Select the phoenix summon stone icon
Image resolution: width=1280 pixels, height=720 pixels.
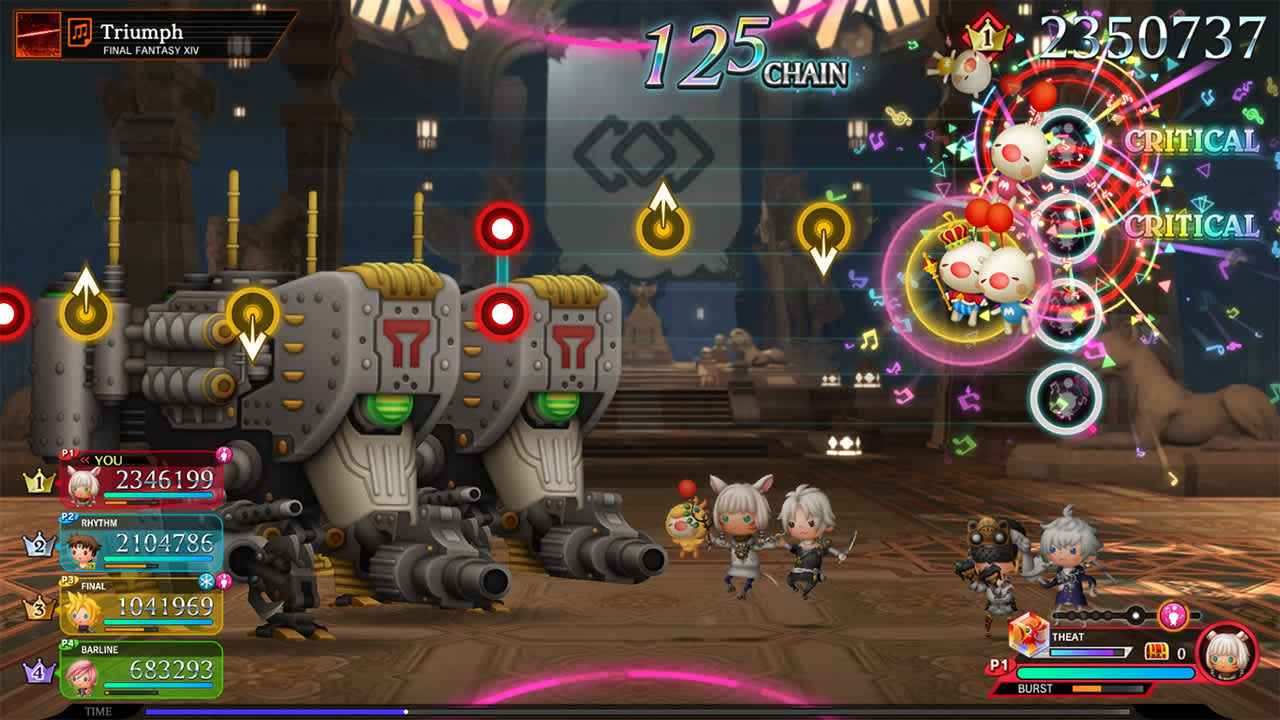[1030, 638]
